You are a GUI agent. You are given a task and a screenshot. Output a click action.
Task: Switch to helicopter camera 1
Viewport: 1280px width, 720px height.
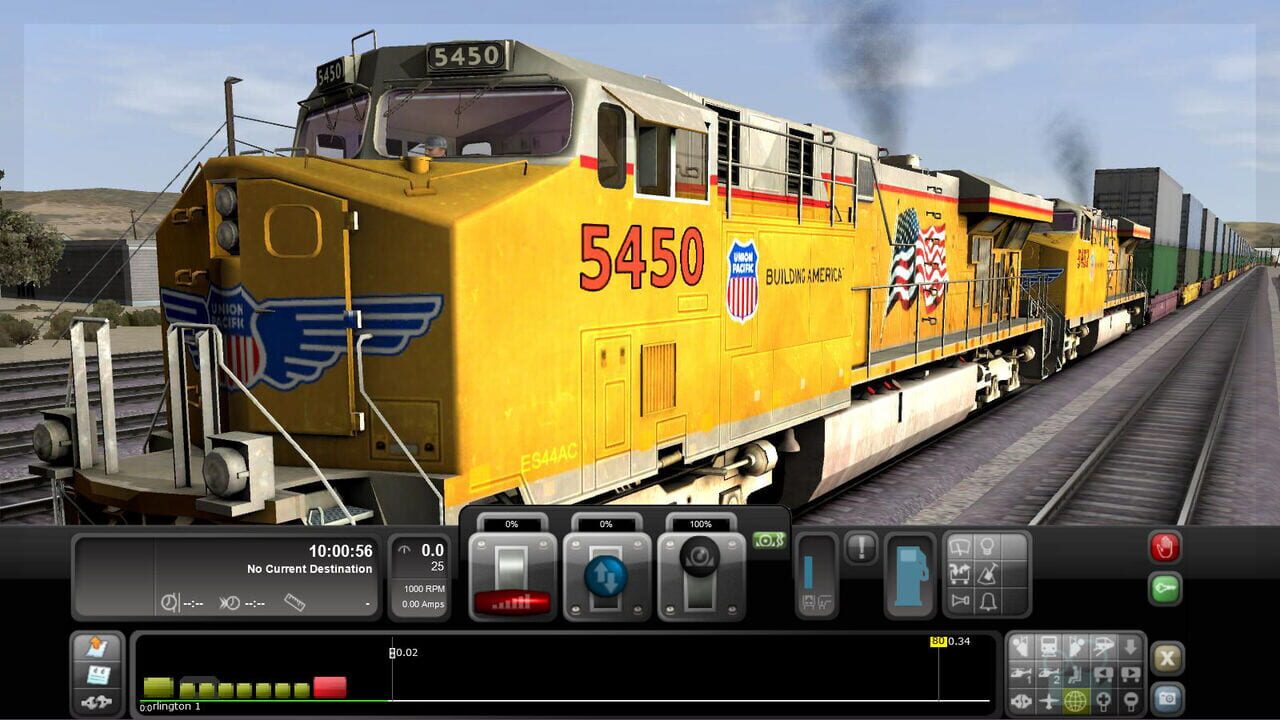(x=1020, y=675)
